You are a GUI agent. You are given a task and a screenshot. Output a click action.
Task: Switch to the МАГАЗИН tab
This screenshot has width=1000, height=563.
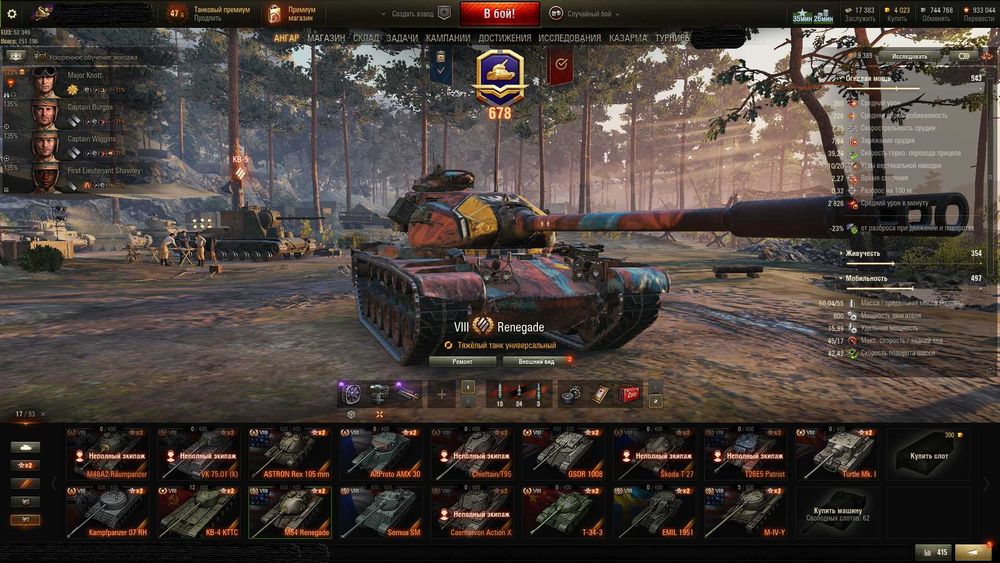pos(326,38)
